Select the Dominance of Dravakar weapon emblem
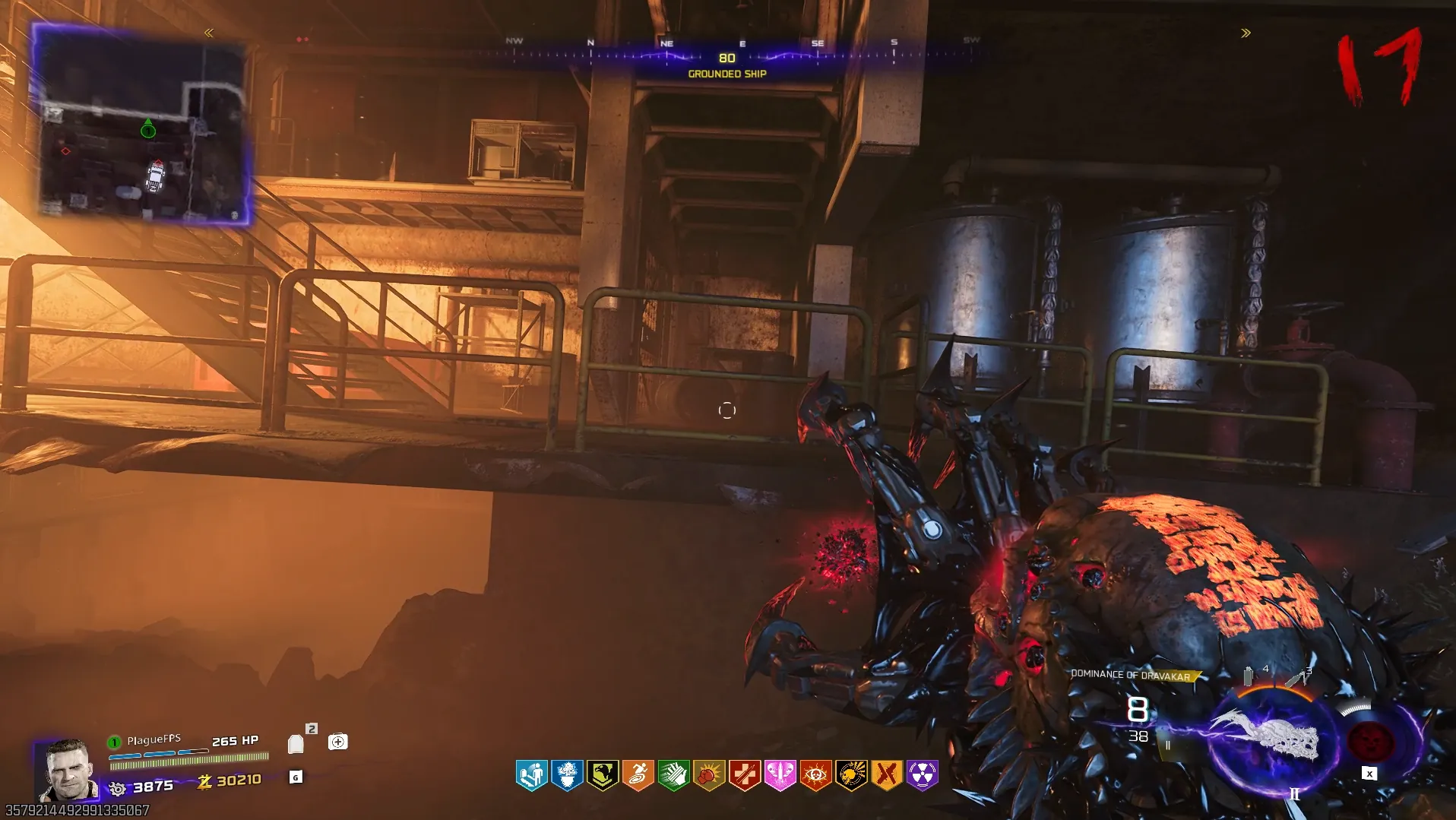 pos(1267,738)
